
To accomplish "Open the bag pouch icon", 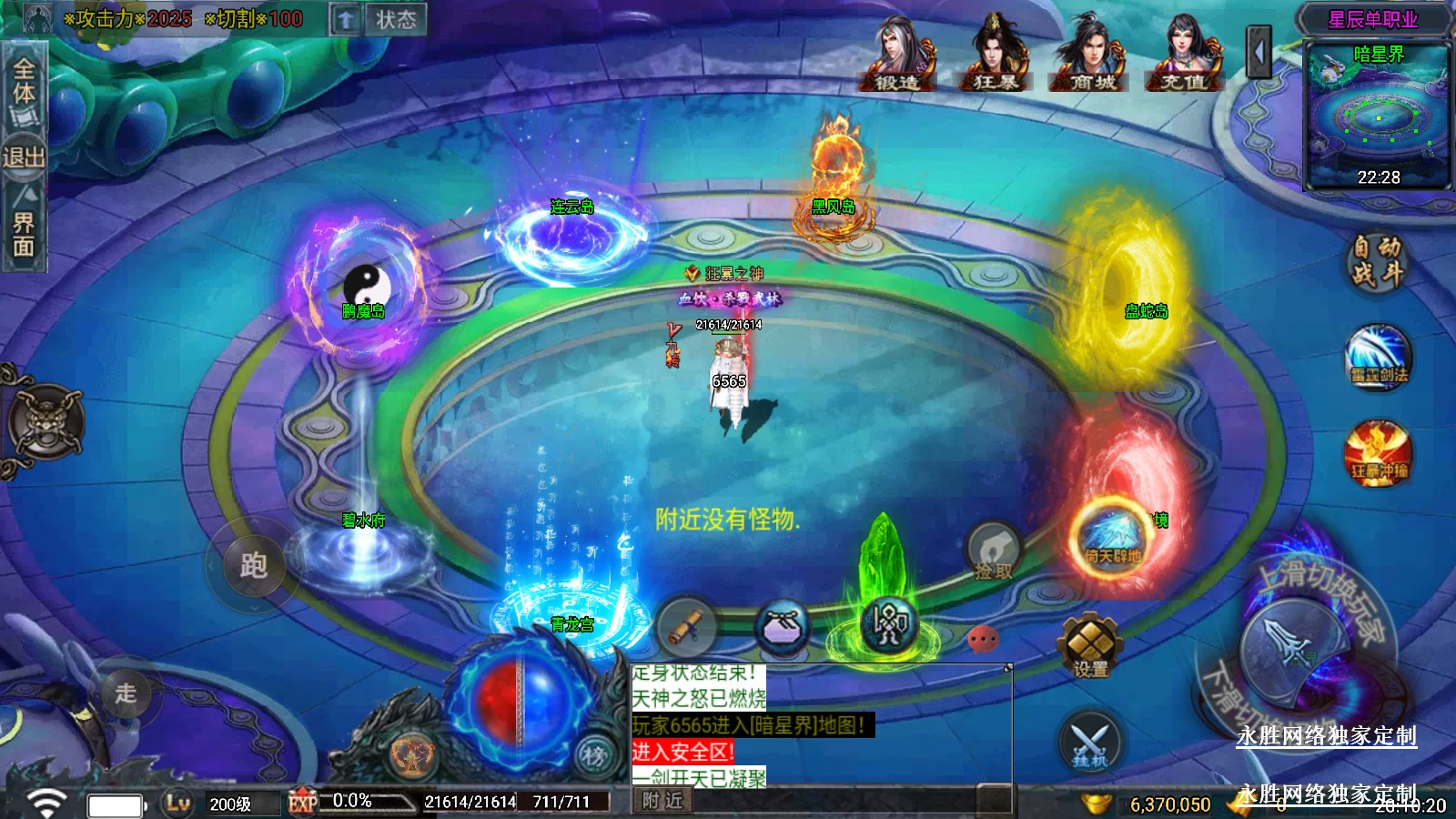I will 783,627.
